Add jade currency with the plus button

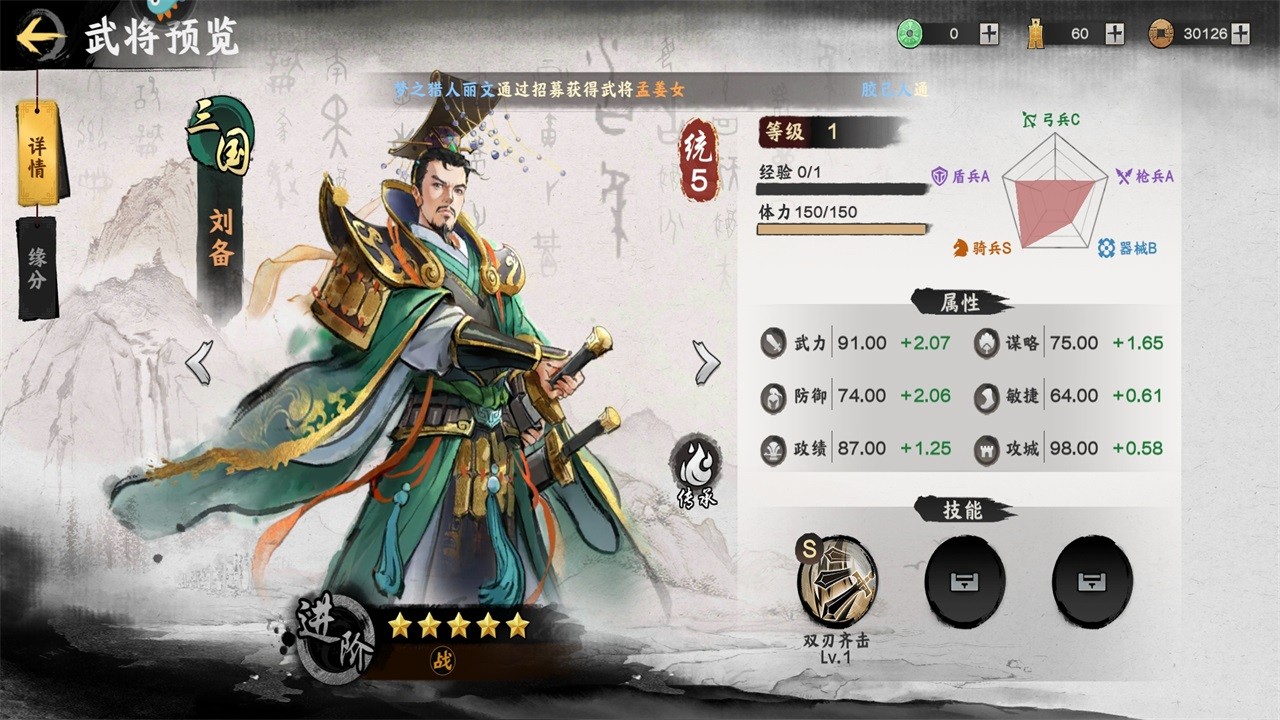(989, 34)
